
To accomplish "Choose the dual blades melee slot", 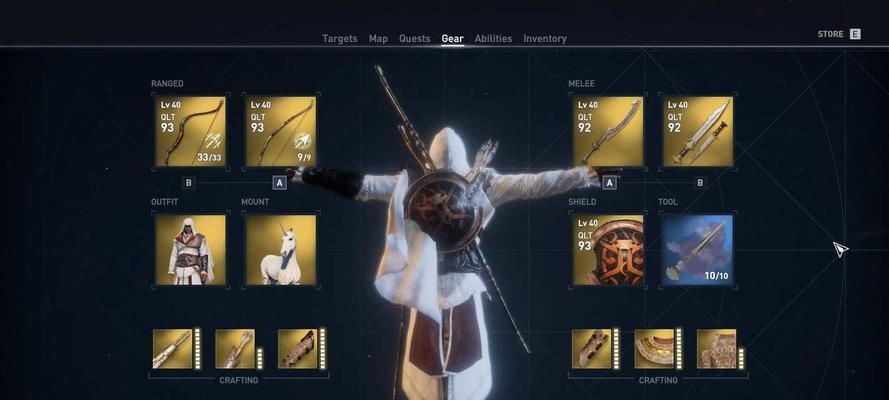I will click(x=697, y=131).
